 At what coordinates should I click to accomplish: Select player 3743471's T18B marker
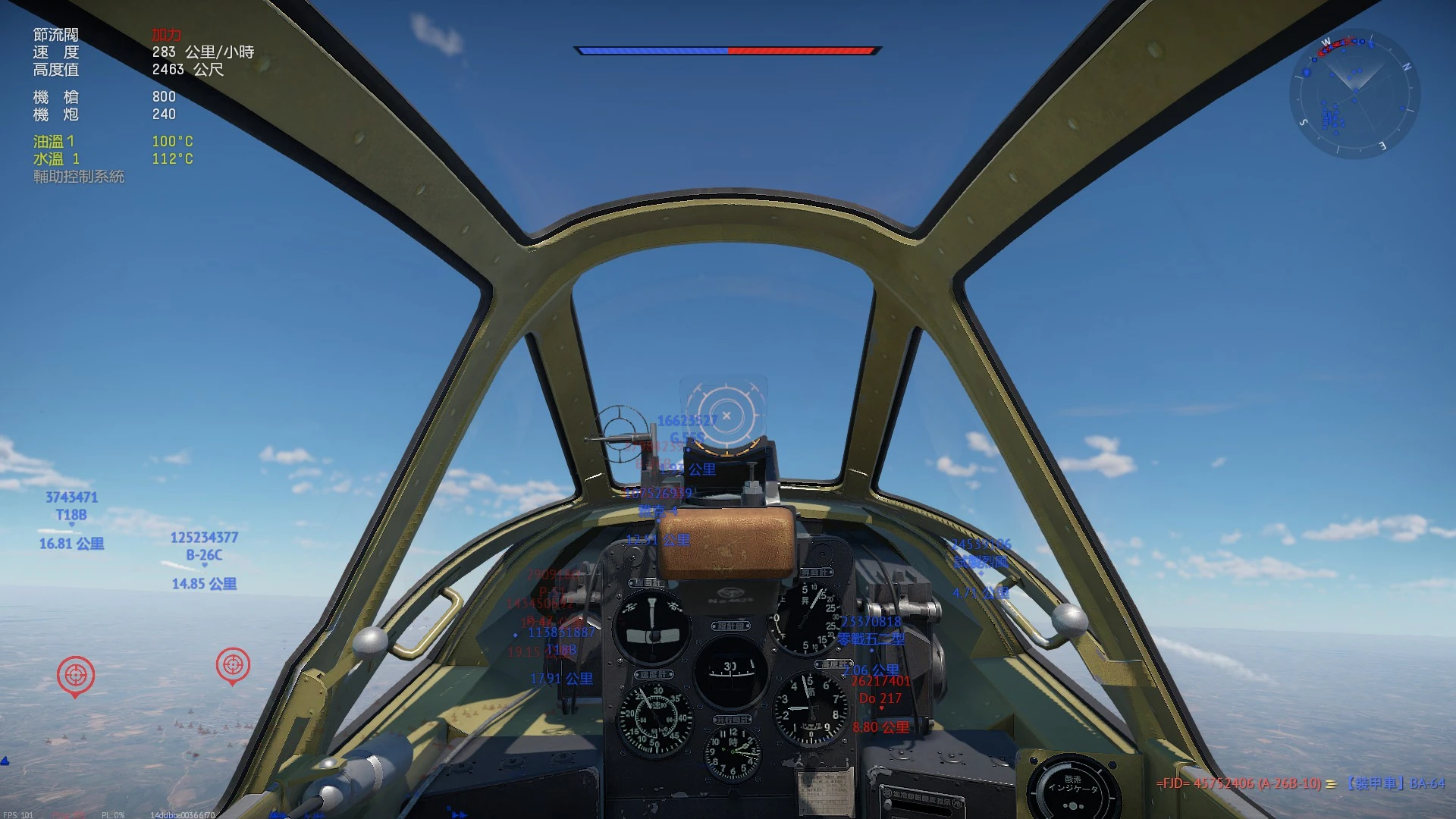click(x=71, y=515)
